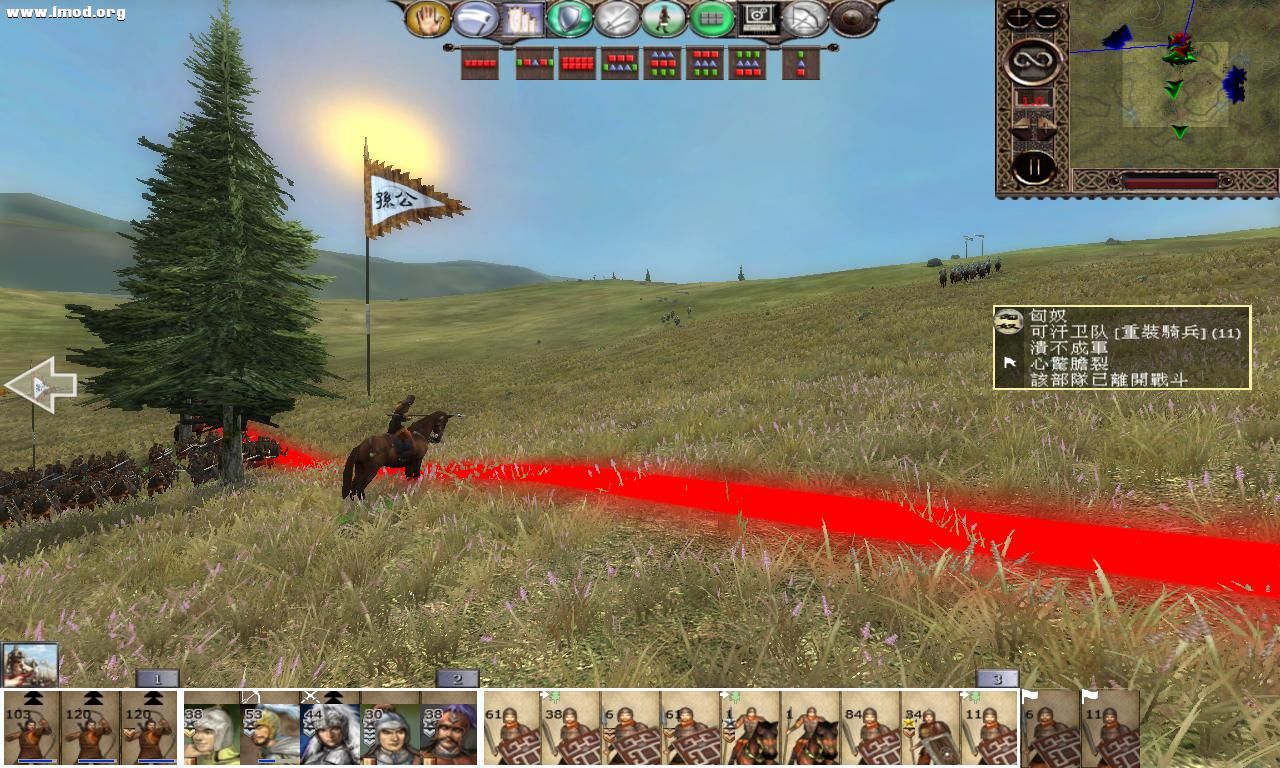The height and width of the screenshot is (768, 1280).
Task: Toggle the battle camera monitor icon
Action: (757, 20)
